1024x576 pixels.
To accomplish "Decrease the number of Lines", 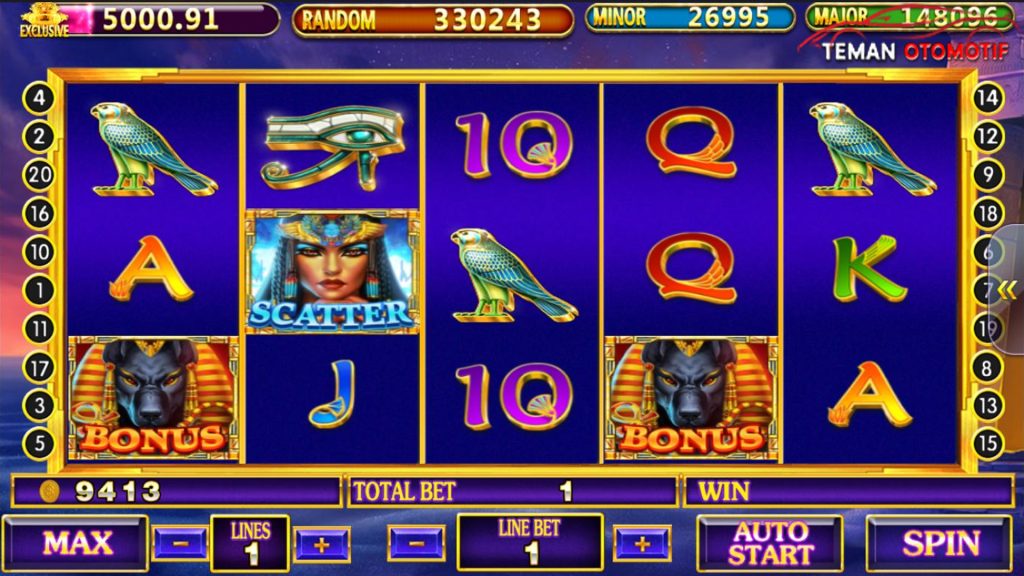I will pos(180,543).
